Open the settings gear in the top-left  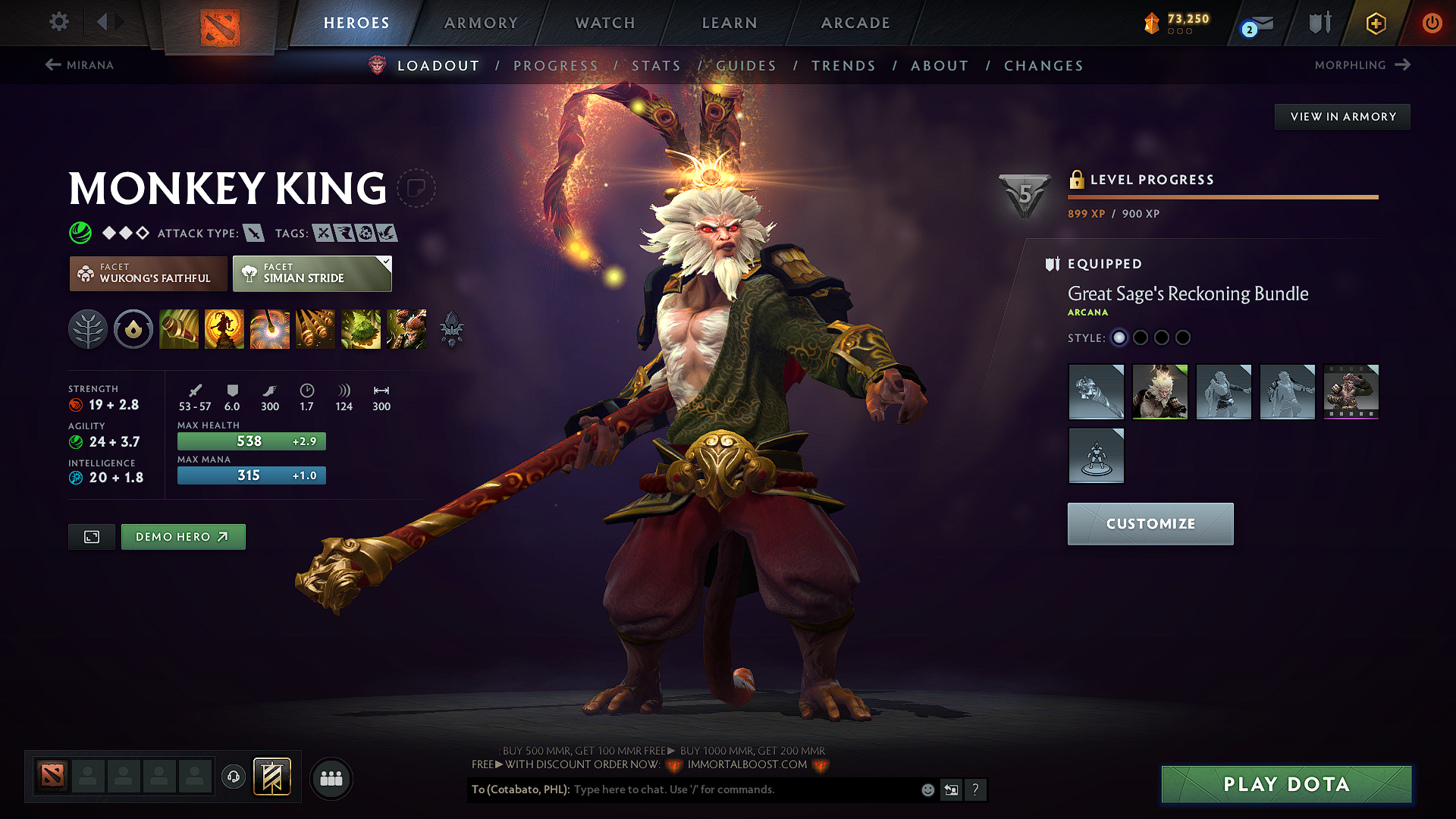click(x=58, y=22)
